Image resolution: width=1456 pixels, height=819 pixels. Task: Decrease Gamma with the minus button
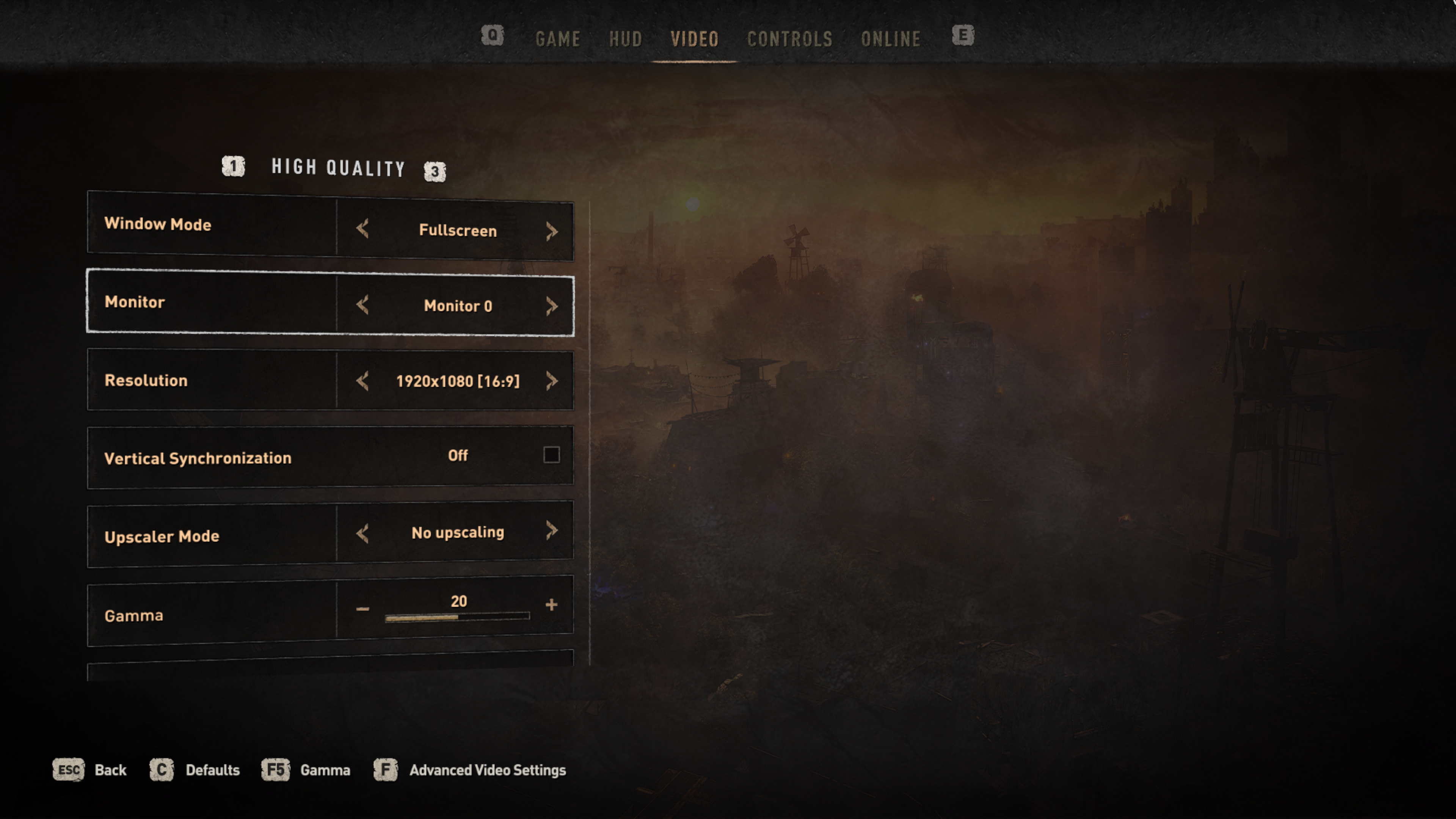(x=362, y=609)
